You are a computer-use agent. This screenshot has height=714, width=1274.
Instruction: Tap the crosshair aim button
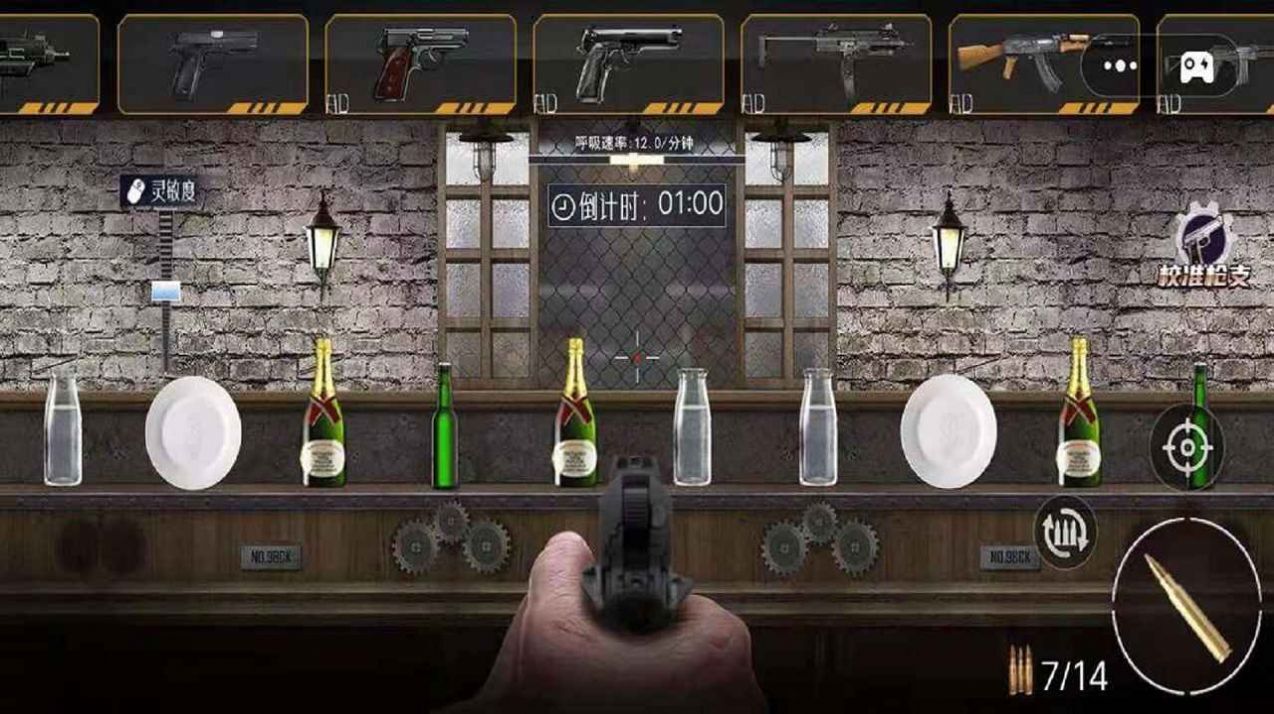pyautogui.click(x=1187, y=447)
